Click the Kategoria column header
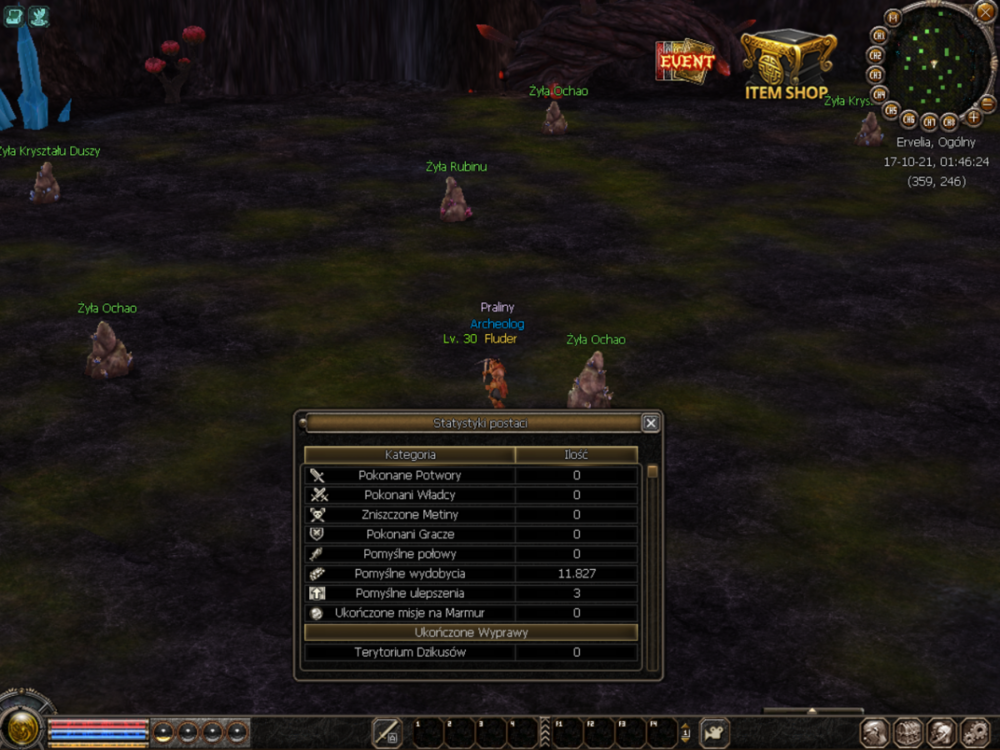The width and height of the screenshot is (1000, 750). coord(410,455)
